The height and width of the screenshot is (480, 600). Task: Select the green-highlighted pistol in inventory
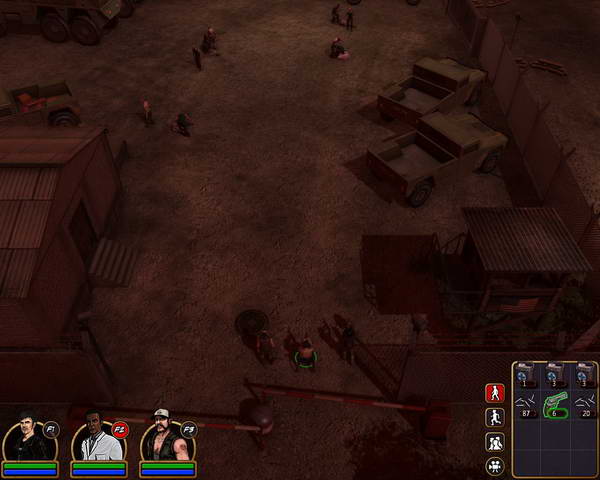click(555, 405)
